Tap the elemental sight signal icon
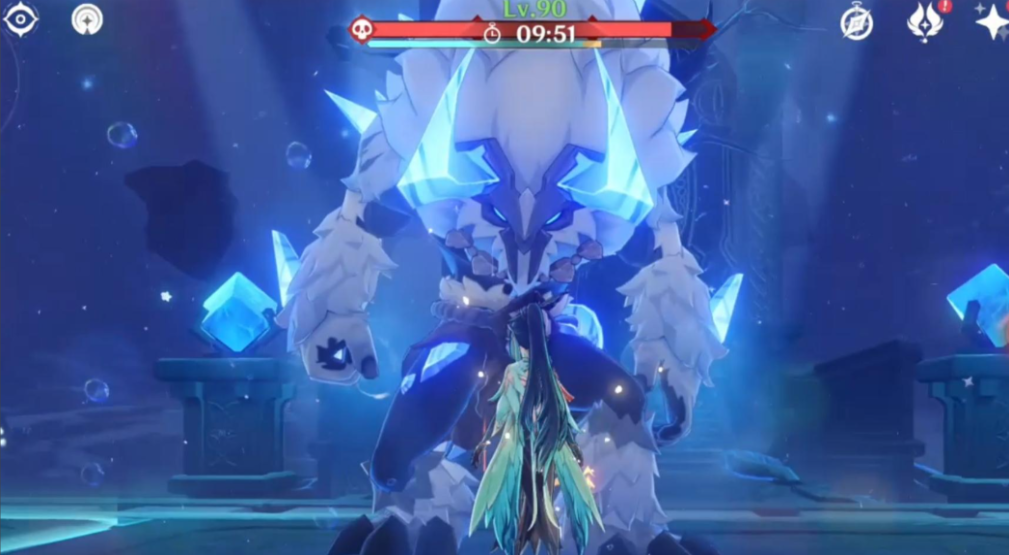The width and height of the screenshot is (1009, 555). (88, 19)
